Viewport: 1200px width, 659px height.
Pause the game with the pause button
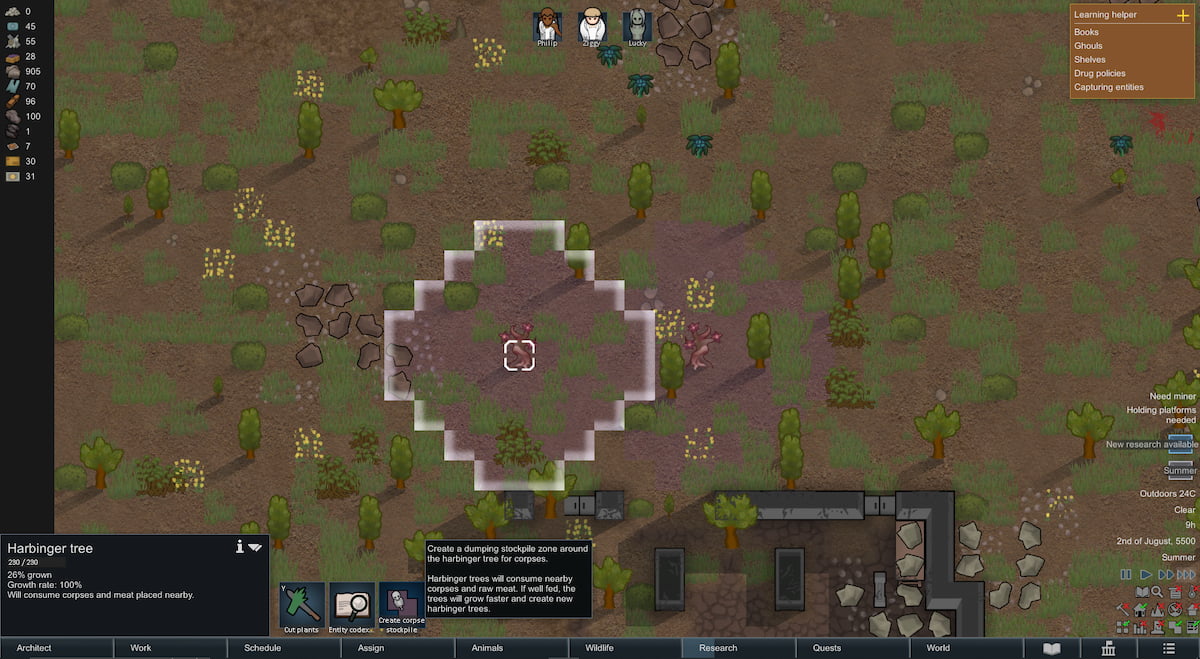coord(1126,575)
